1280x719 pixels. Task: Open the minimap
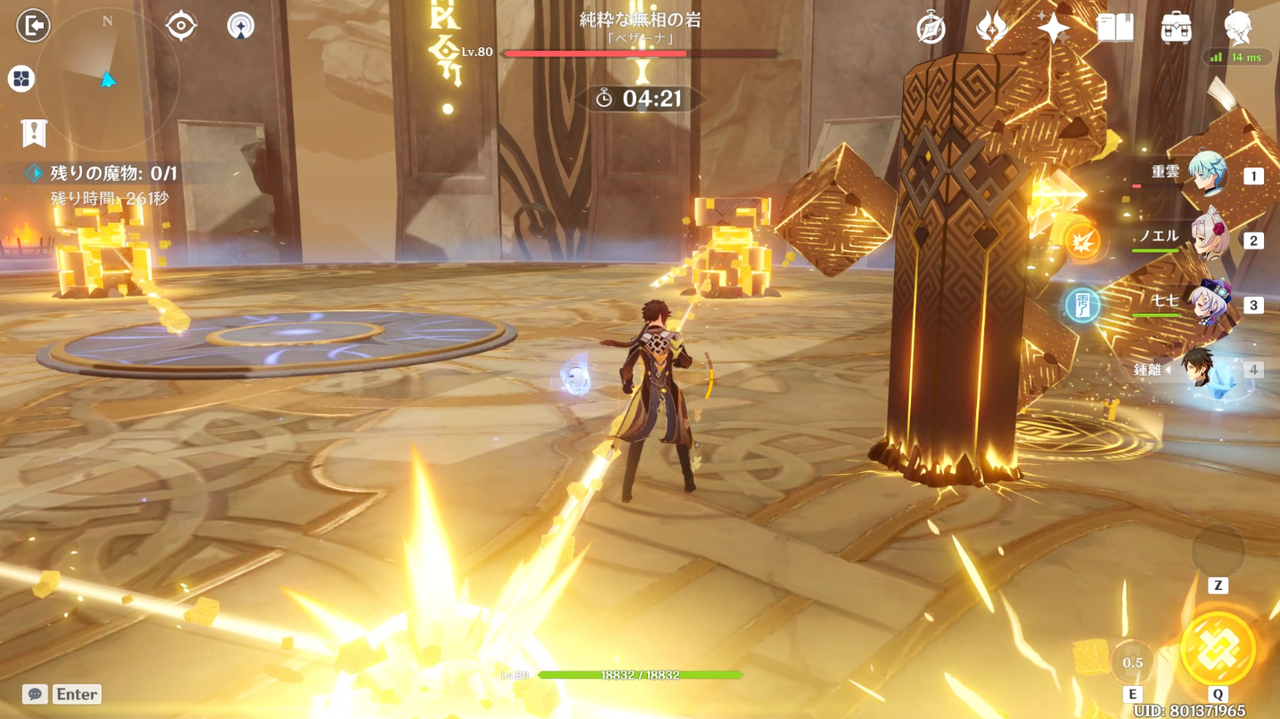pyautogui.click(x=107, y=75)
